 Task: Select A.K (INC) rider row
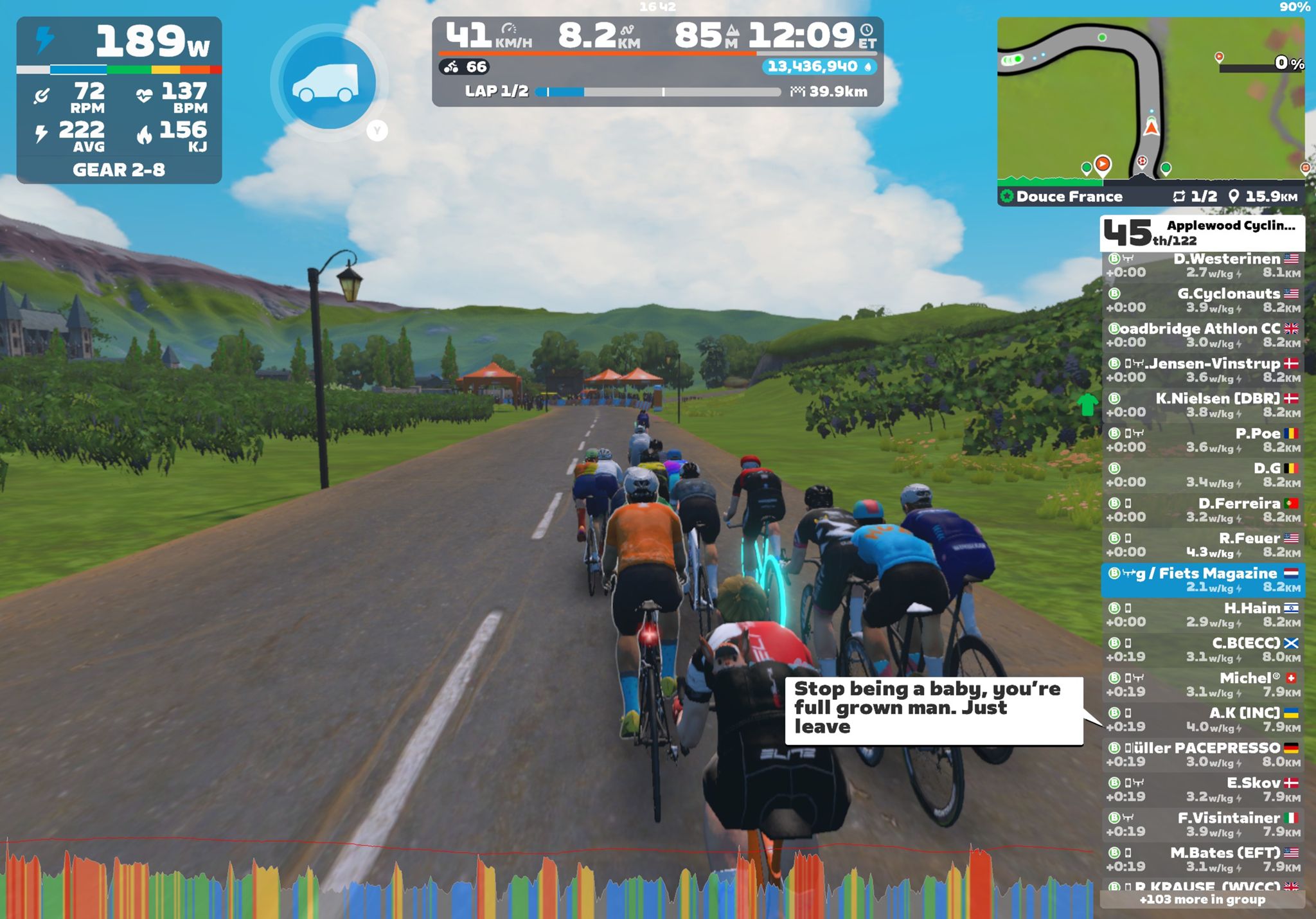1202,720
